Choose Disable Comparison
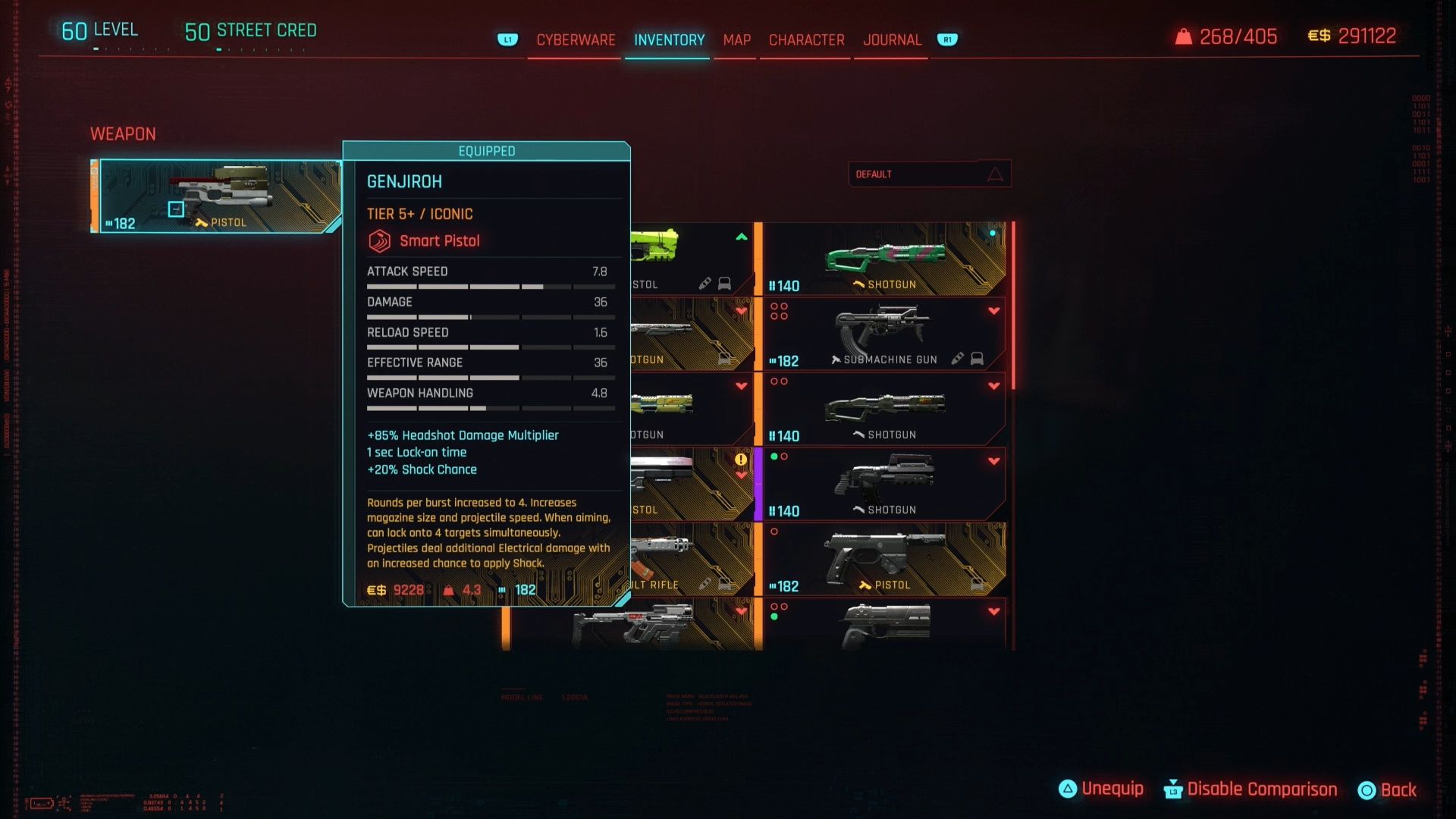Image resolution: width=1456 pixels, height=819 pixels. [x=1250, y=789]
